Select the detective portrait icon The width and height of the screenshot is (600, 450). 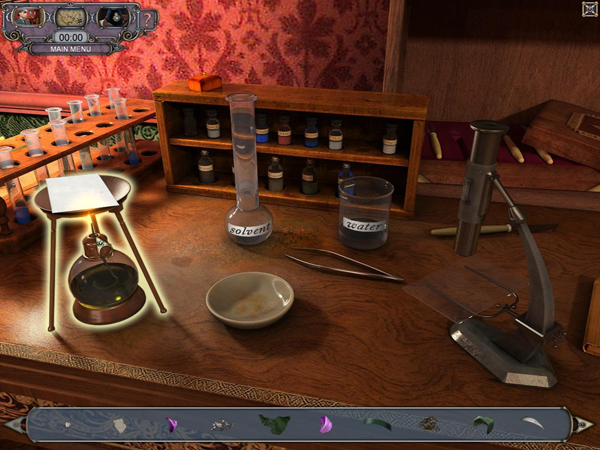tap(27, 17)
